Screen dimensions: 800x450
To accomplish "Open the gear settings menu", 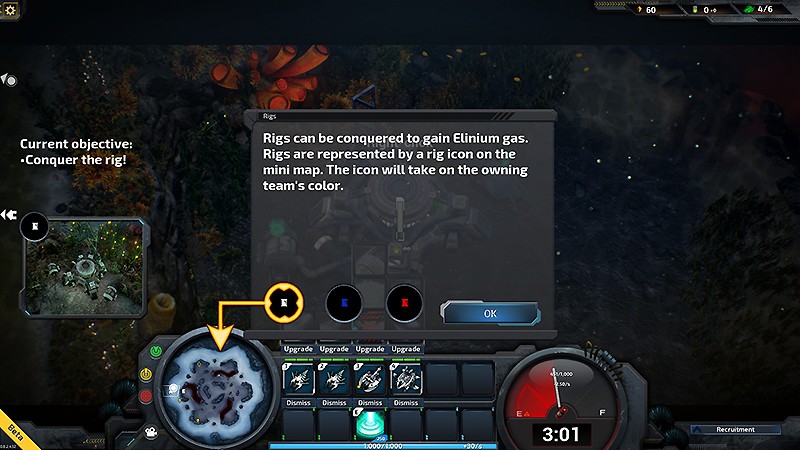I will (x=11, y=9).
